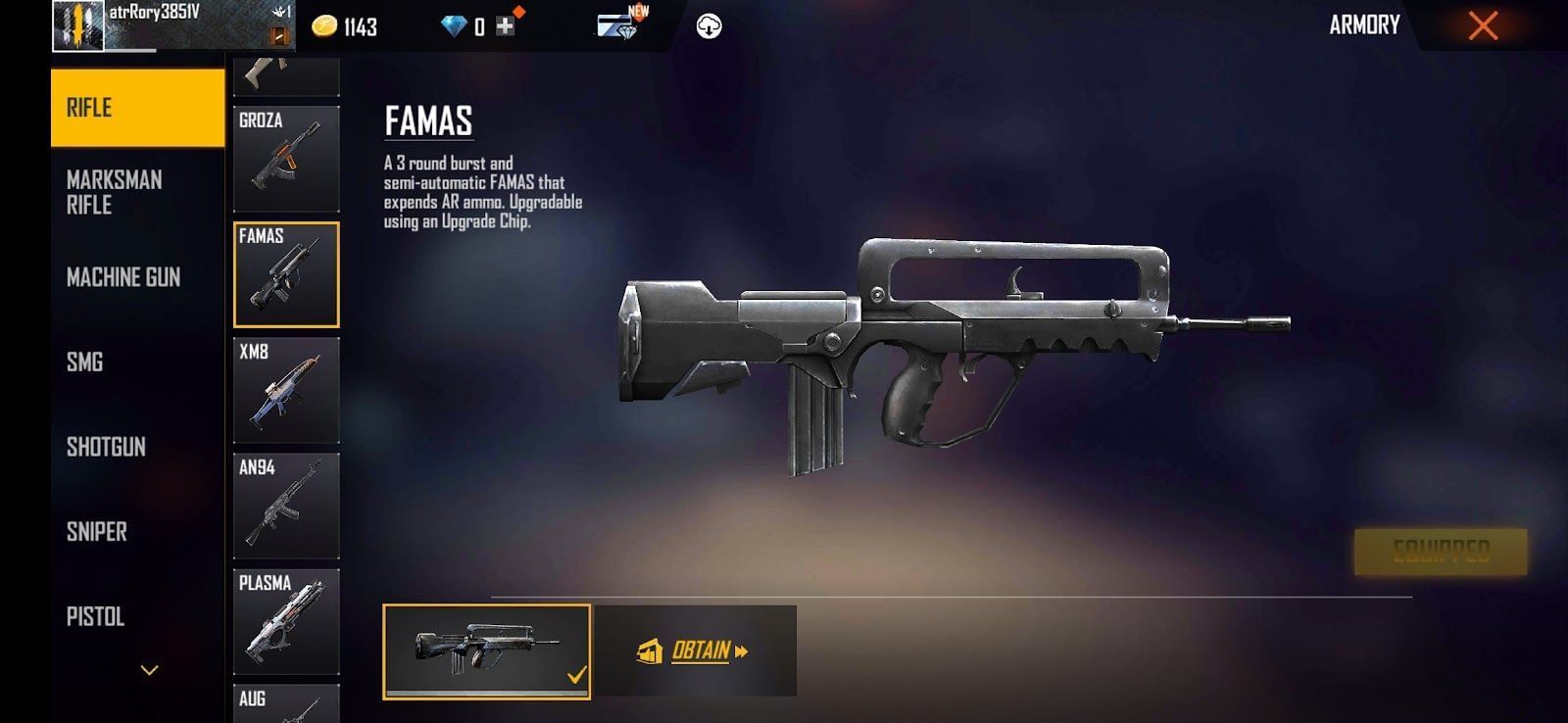Click the diamond currency icon
The height and width of the screenshot is (723, 1568).
tap(453, 25)
